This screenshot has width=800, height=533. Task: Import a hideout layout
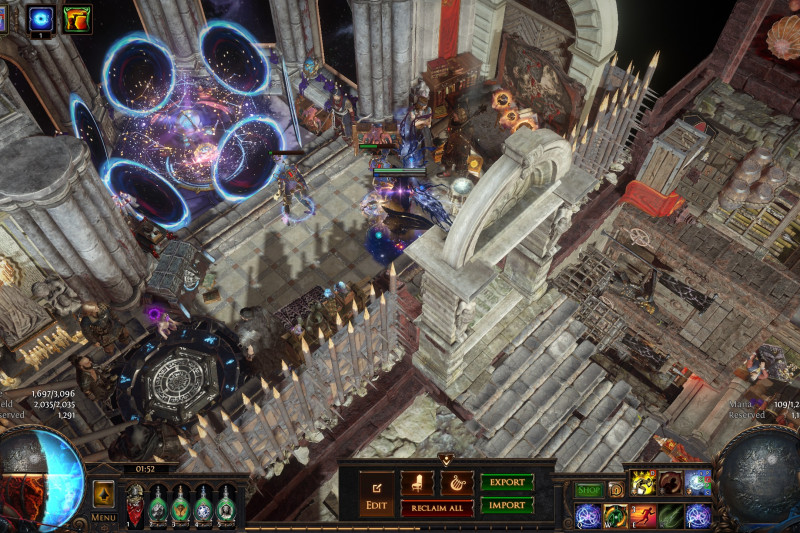point(507,506)
